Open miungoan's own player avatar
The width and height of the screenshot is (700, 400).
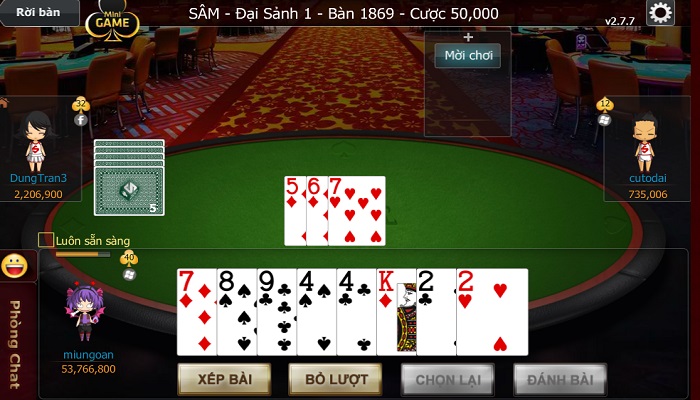tap(88, 314)
